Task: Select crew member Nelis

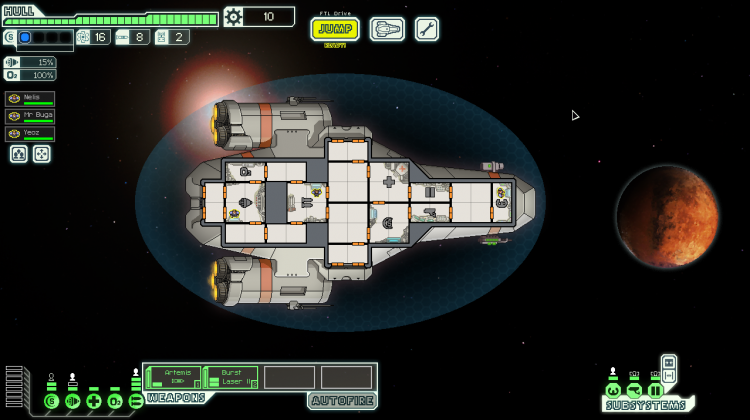Action: pos(30,99)
